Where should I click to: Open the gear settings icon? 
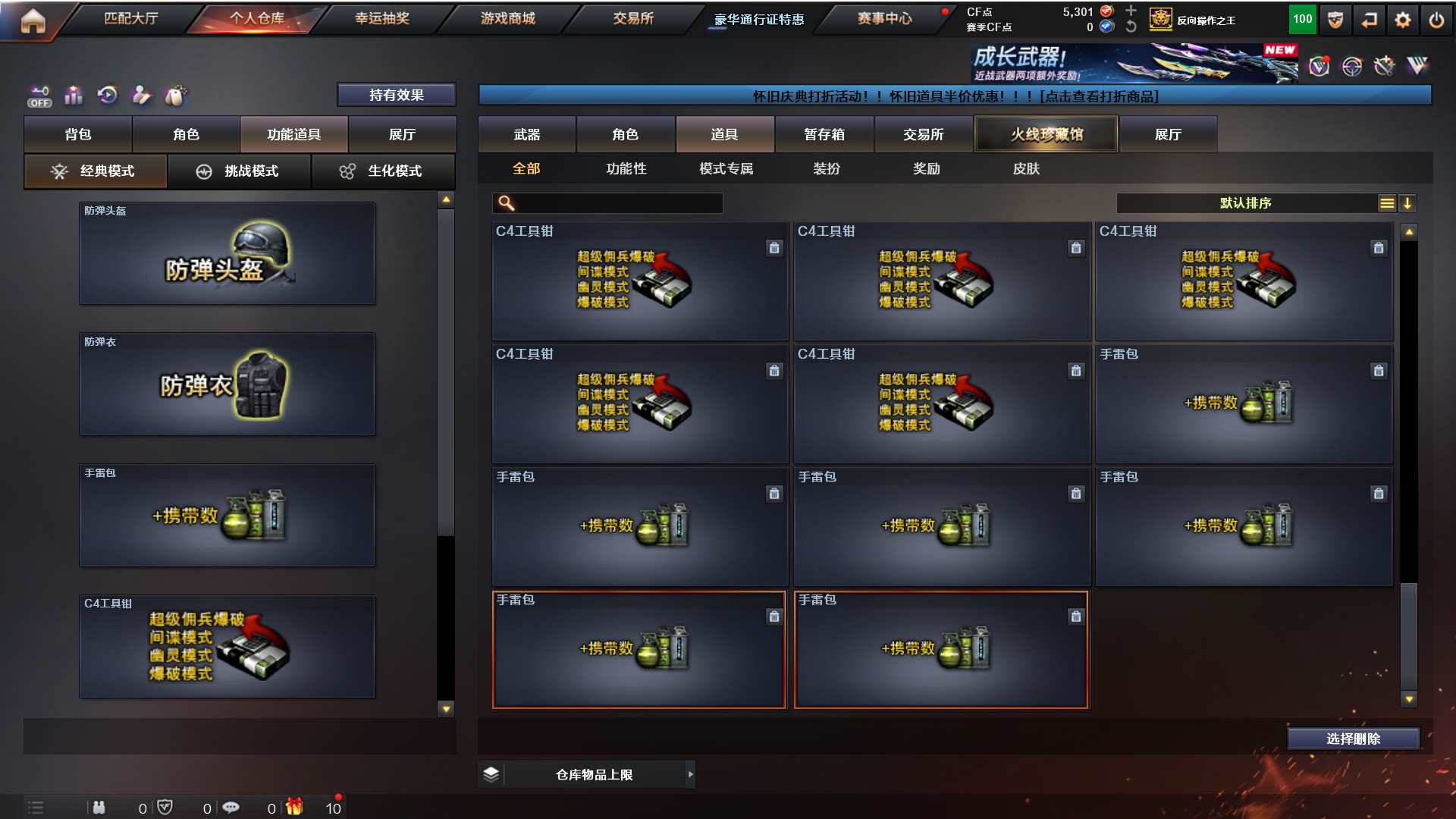point(1403,20)
